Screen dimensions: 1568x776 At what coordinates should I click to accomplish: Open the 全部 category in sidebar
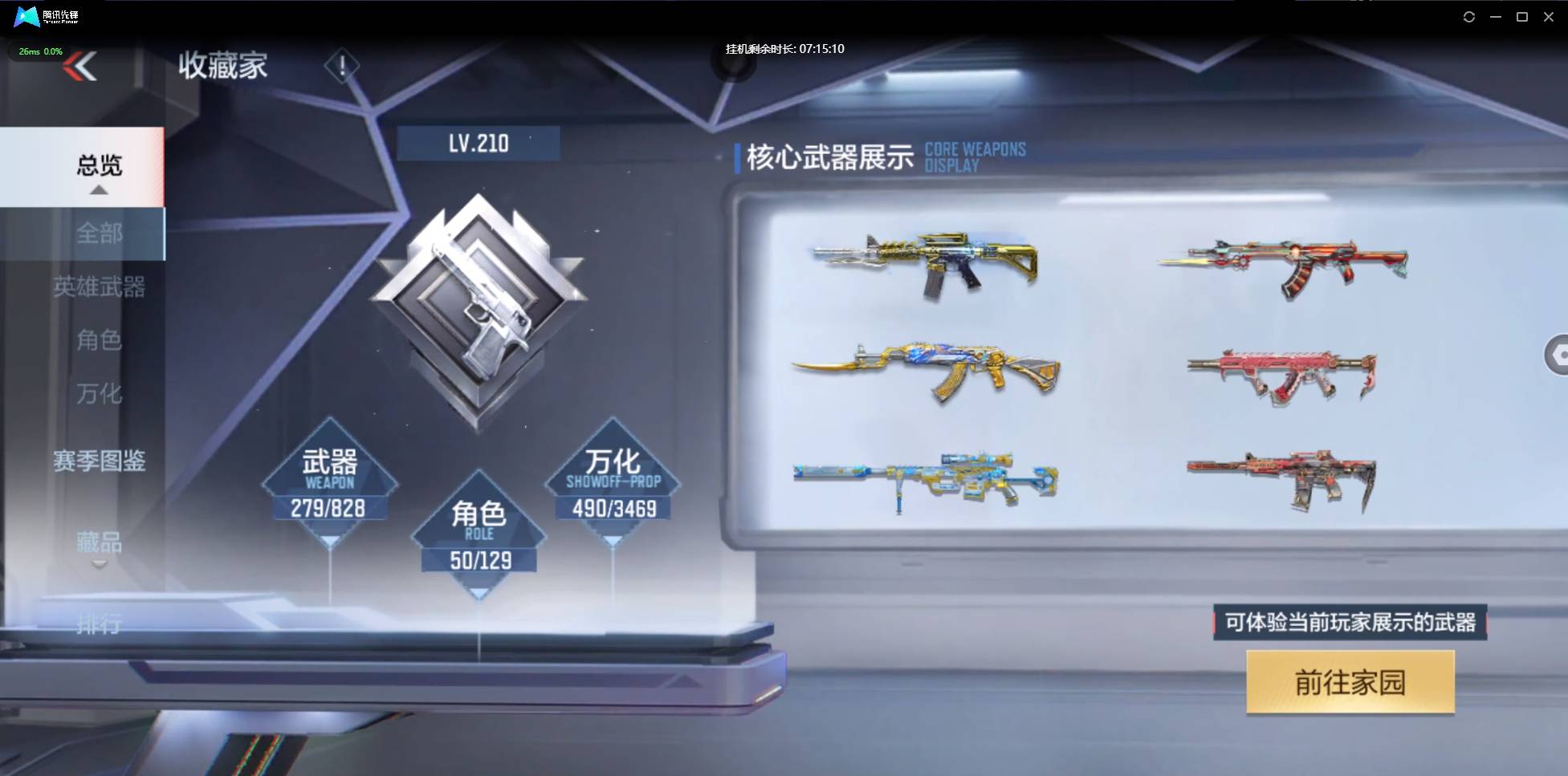coord(100,234)
